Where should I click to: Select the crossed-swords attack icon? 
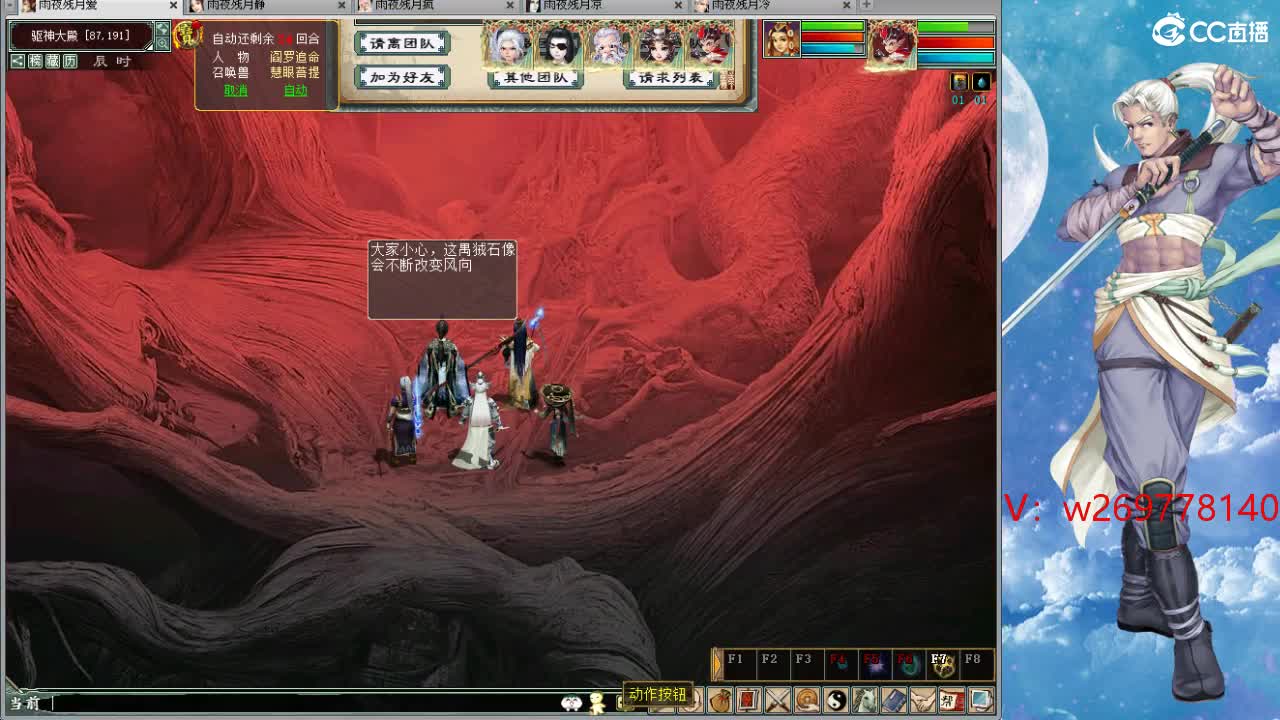tap(778, 699)
